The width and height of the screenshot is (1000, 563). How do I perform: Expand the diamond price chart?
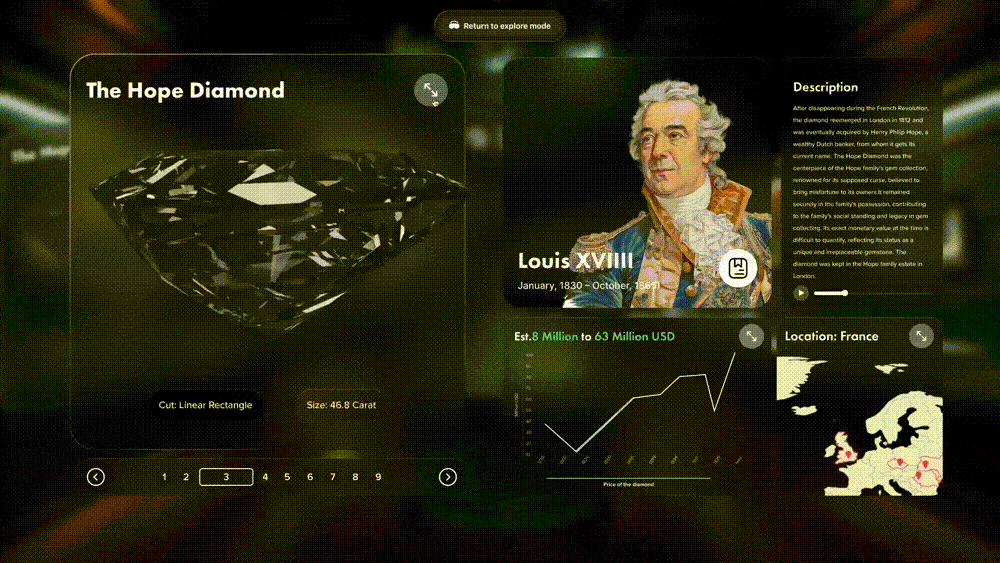click(x=750, y=337)
